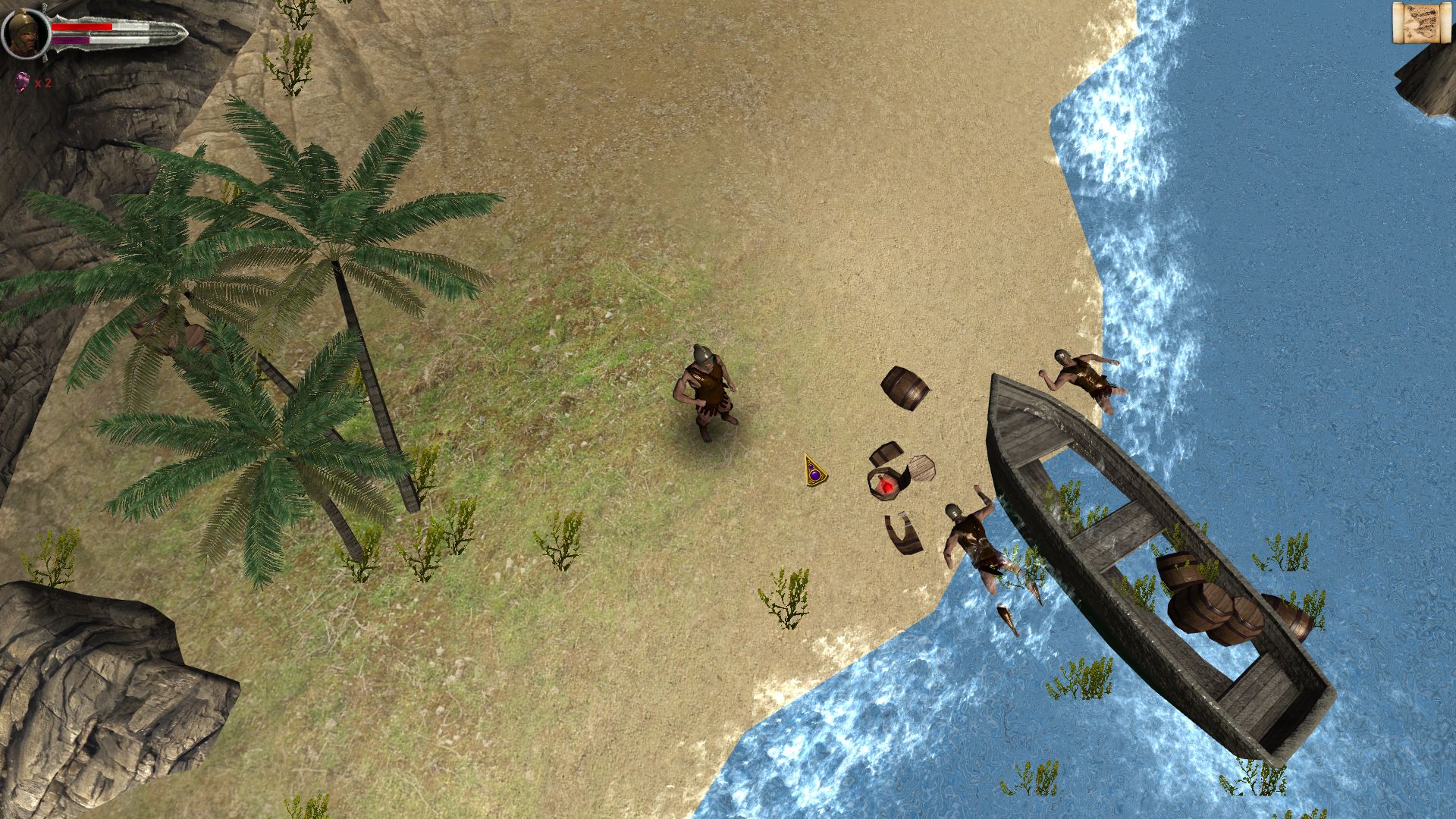Click the character portrait in the HUD
This screenshot has height=819, width=1456.
coord(25,32)
